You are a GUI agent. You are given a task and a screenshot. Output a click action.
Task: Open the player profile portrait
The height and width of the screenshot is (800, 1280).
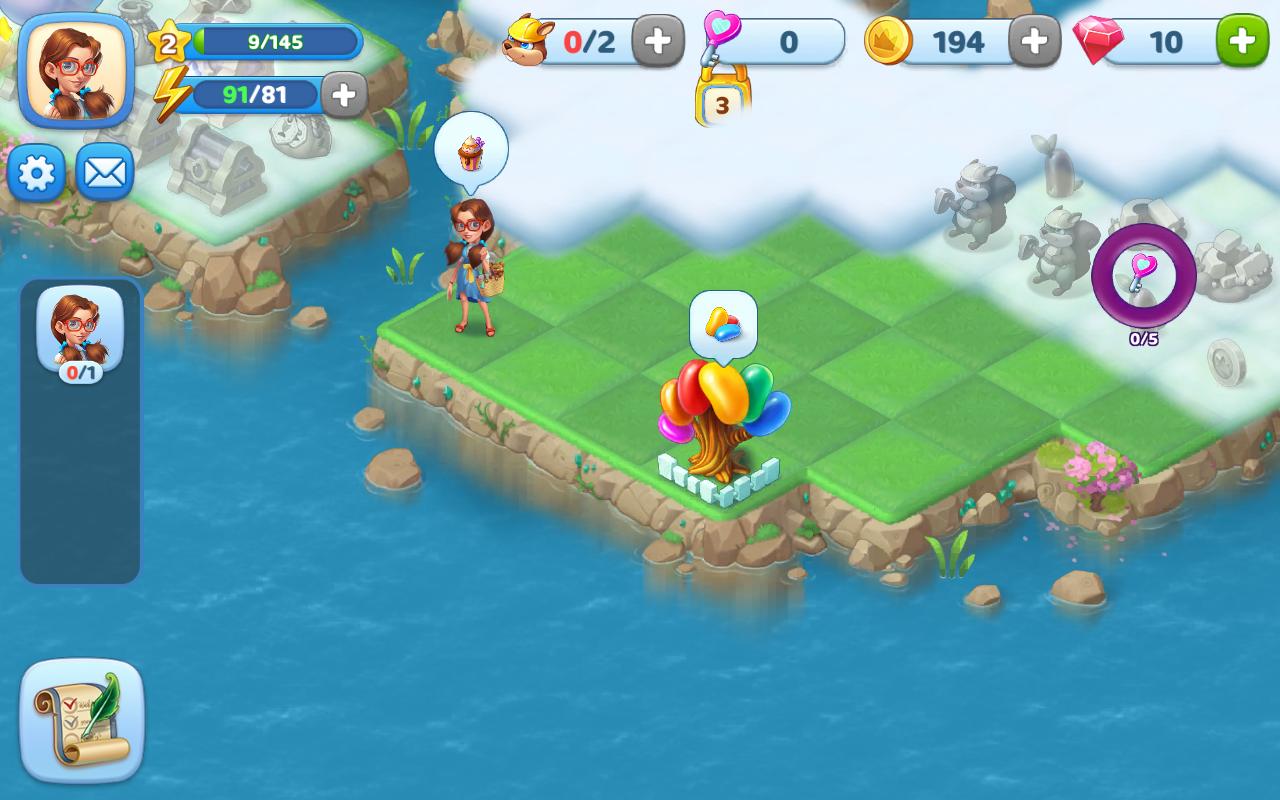click(x=76, y=70)
